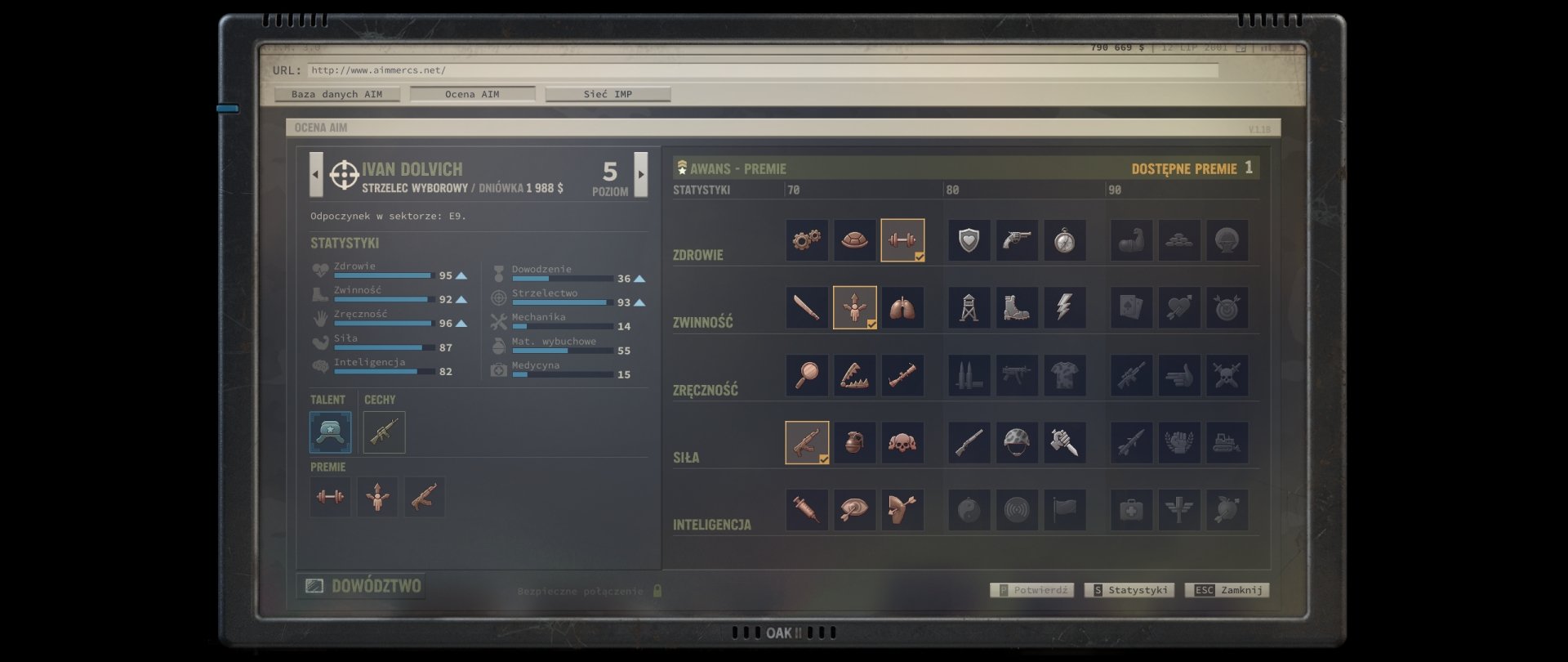
Task: Select the triple skull perk in Siła row
Action: (902, 442)
